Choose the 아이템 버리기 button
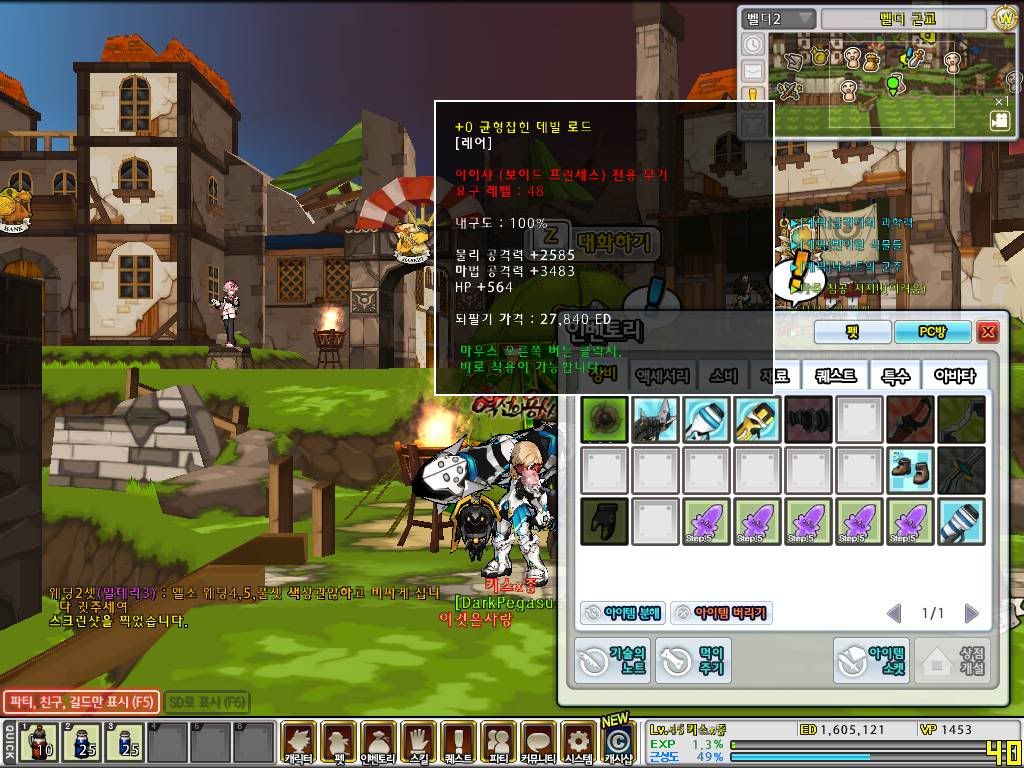 721,613
